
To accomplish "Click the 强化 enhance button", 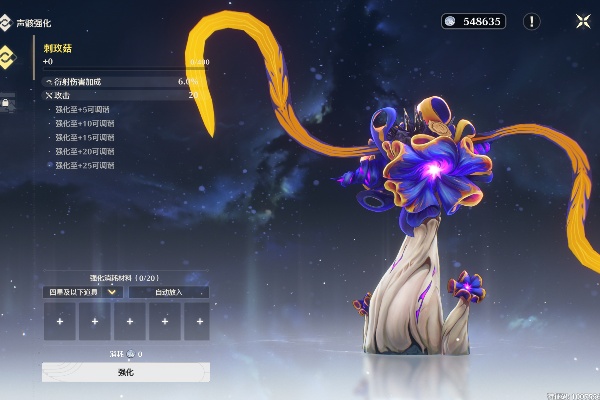I will 126,372.
